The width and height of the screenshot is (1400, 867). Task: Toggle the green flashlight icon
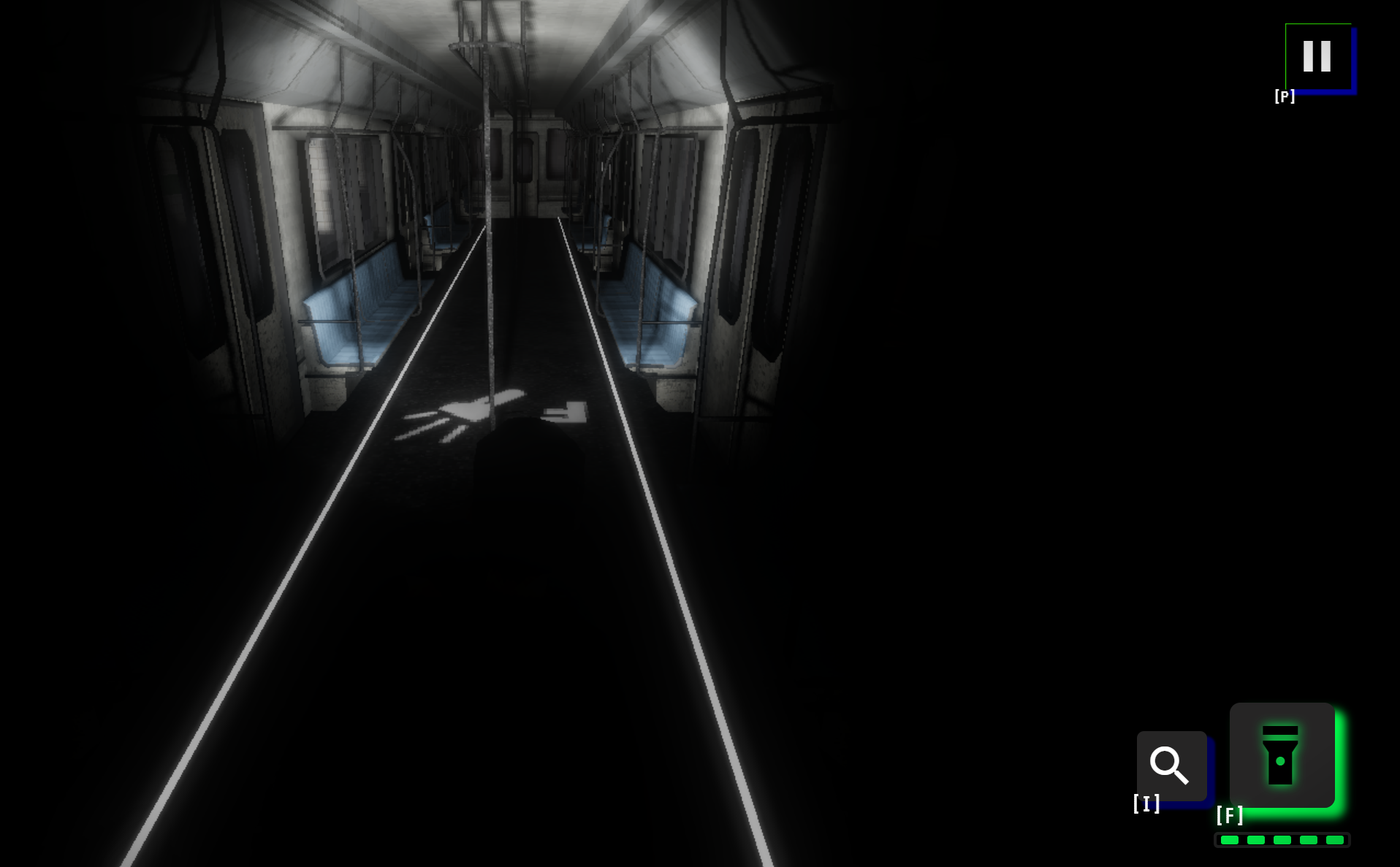[1282, 755]
